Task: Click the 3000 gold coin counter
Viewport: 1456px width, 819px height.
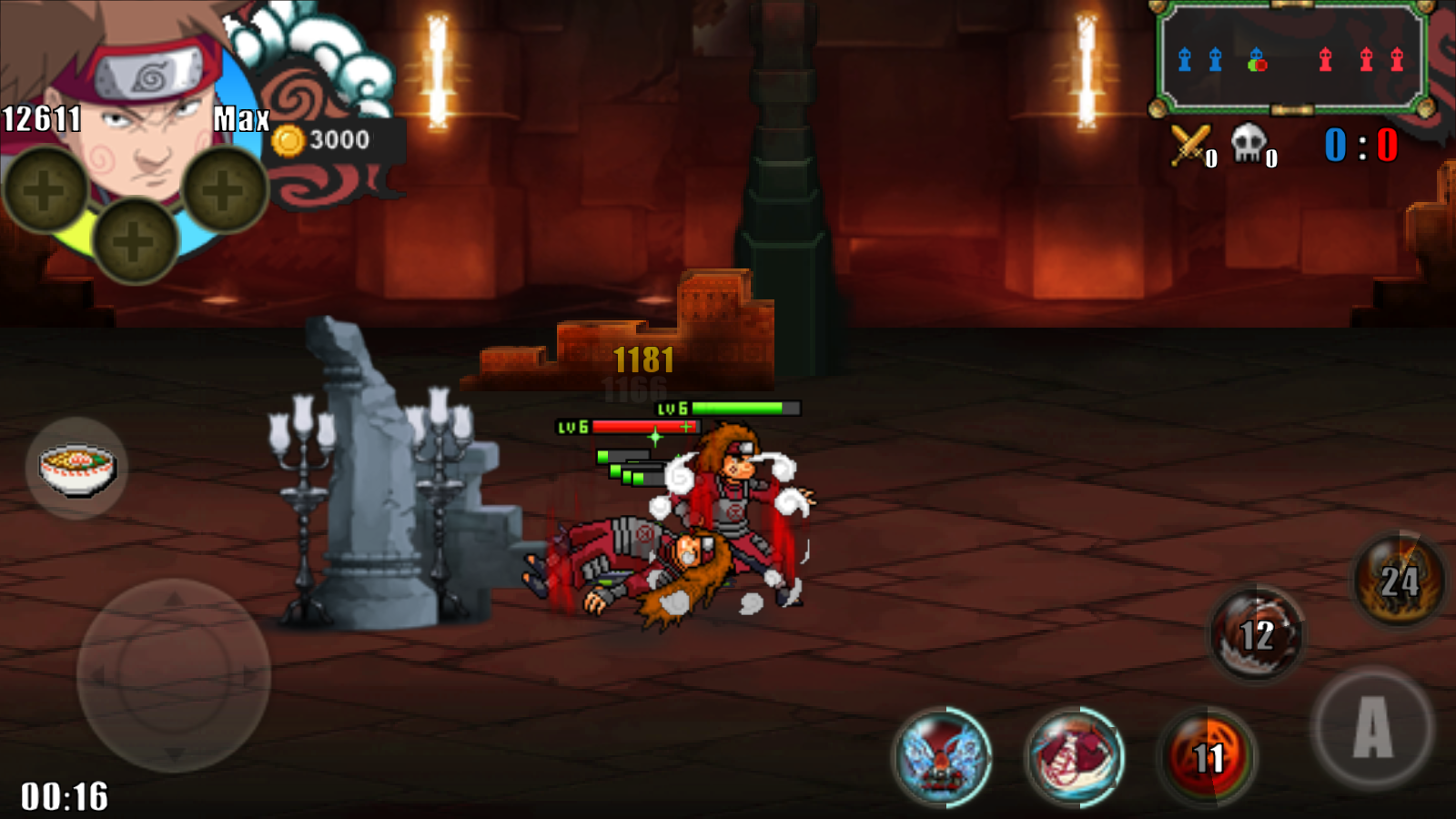Action: coord(326,140)
